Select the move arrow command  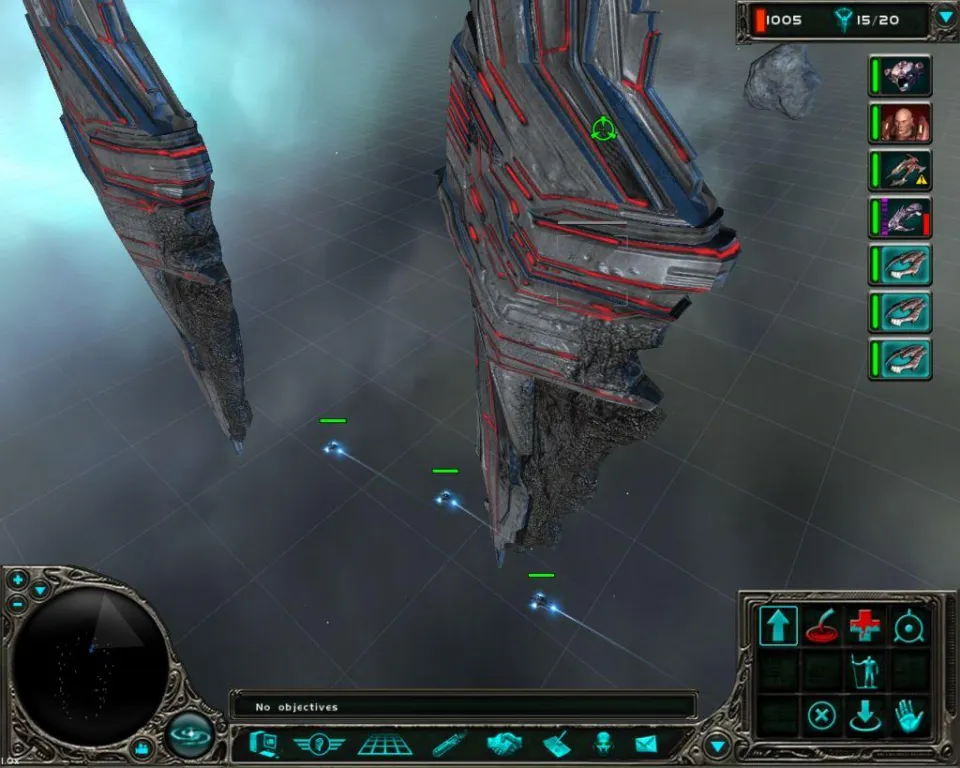point(777,627)
